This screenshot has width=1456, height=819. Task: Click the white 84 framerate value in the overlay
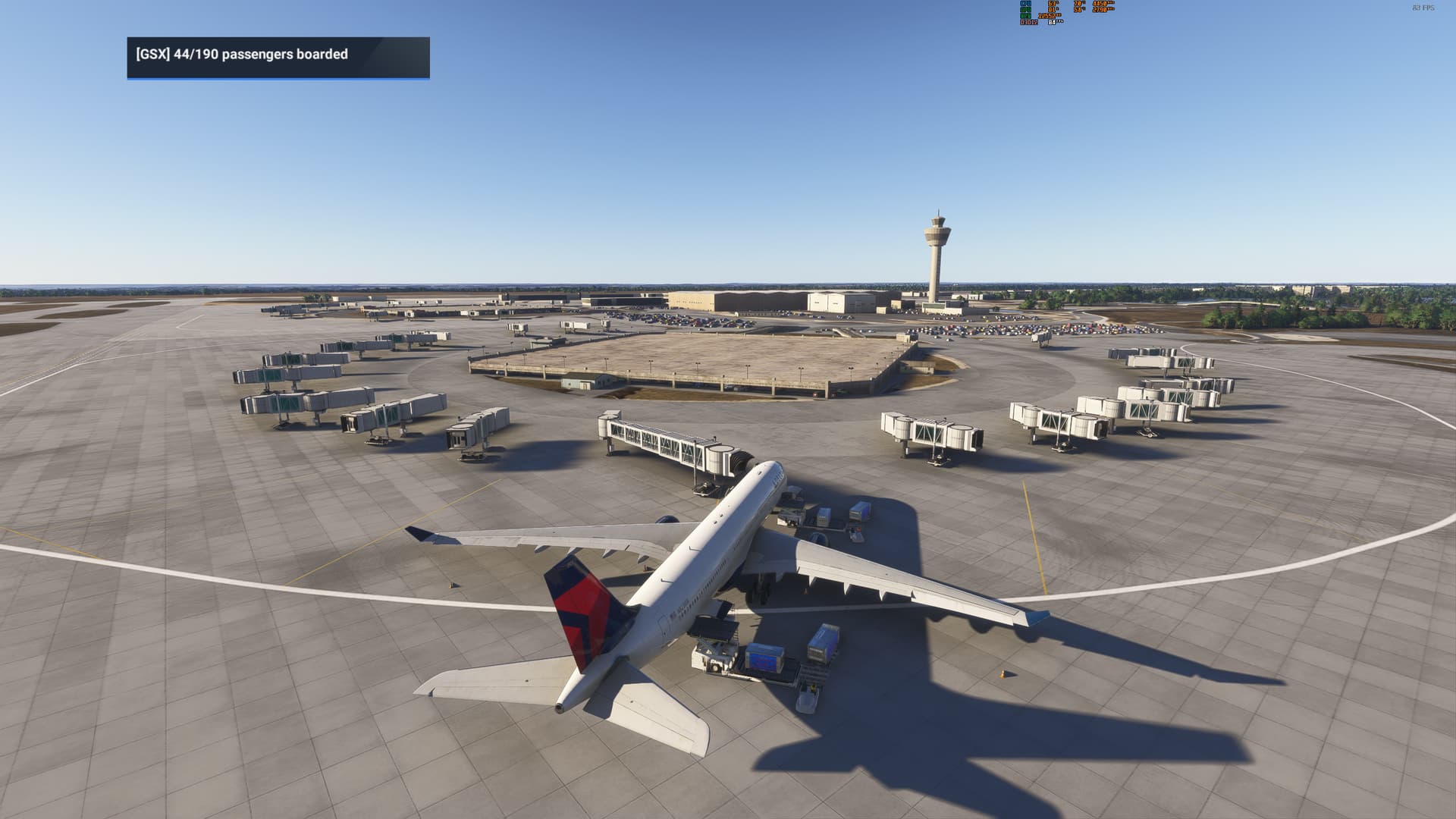click(1051, 22)
